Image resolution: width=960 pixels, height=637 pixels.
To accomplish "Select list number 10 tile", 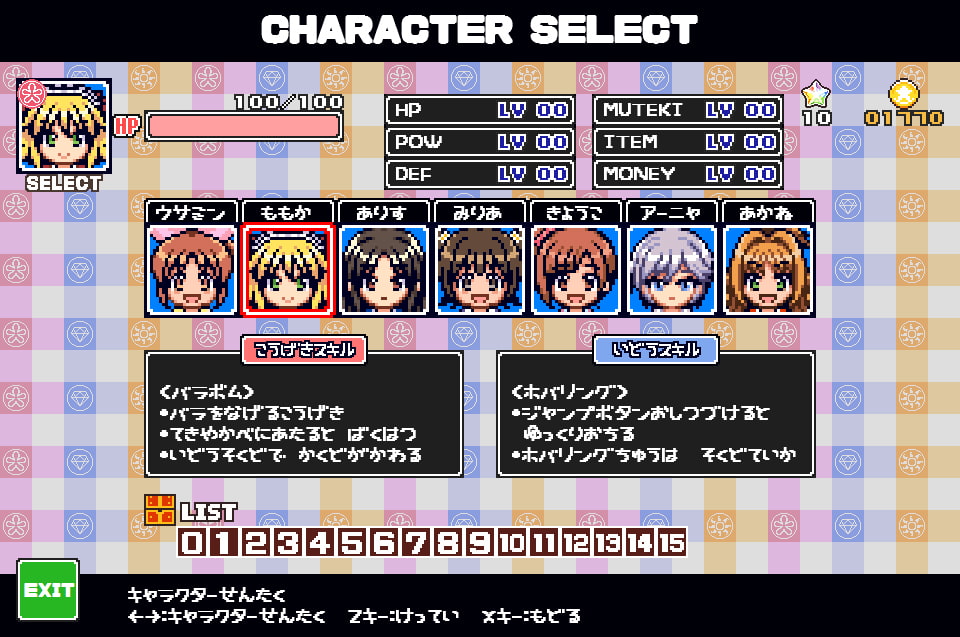I will [512, 543].
